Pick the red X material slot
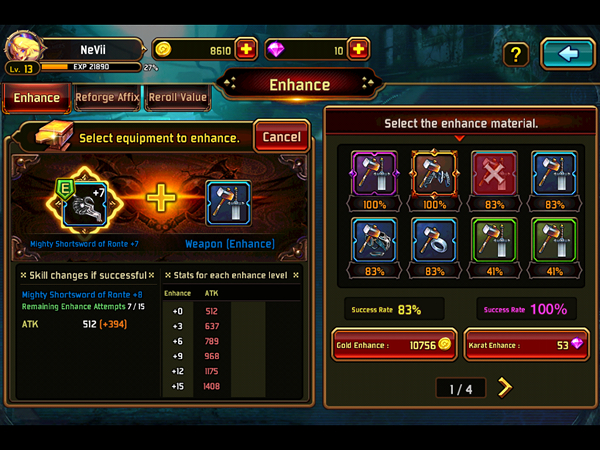The width and height of the screenshot is (600, 450). pyautogui.click(x=493, y=173)
